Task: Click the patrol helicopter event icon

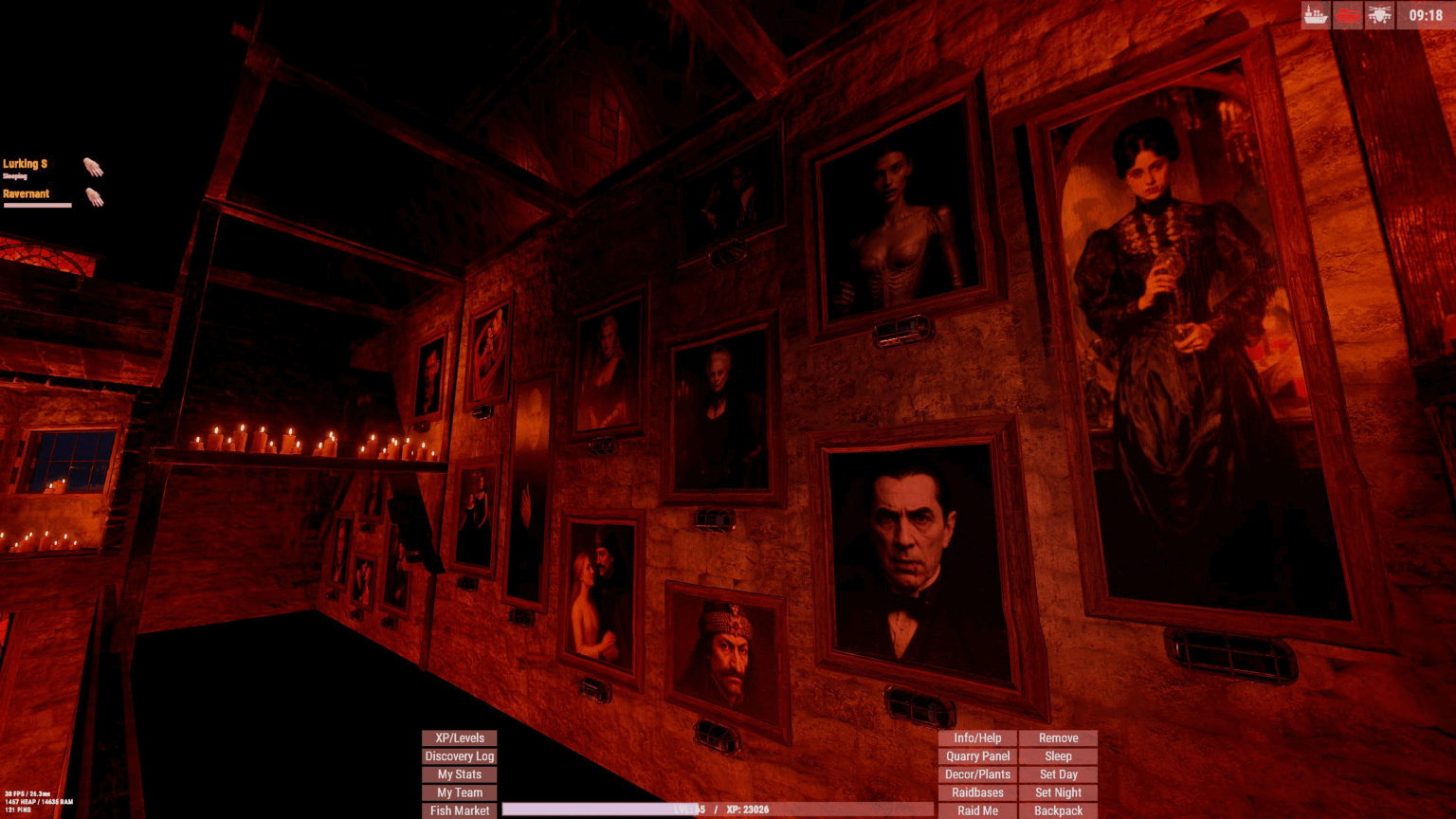Action: [x=1380, y=15]
